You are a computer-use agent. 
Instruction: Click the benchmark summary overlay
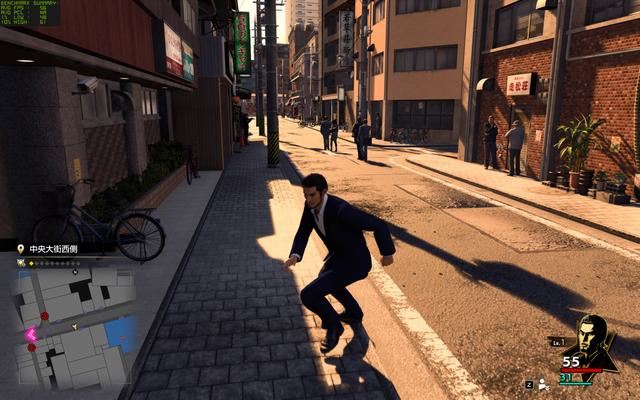[x=30, y=13]
